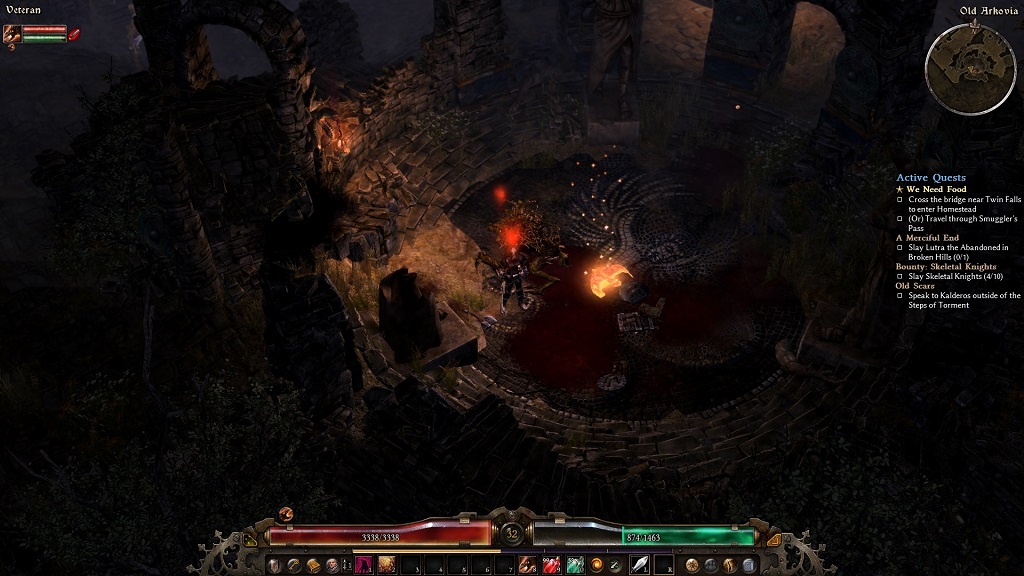The image size is (1024, 576).
Task: Activate the skill in hotbar slot 8
Action: 527,565
